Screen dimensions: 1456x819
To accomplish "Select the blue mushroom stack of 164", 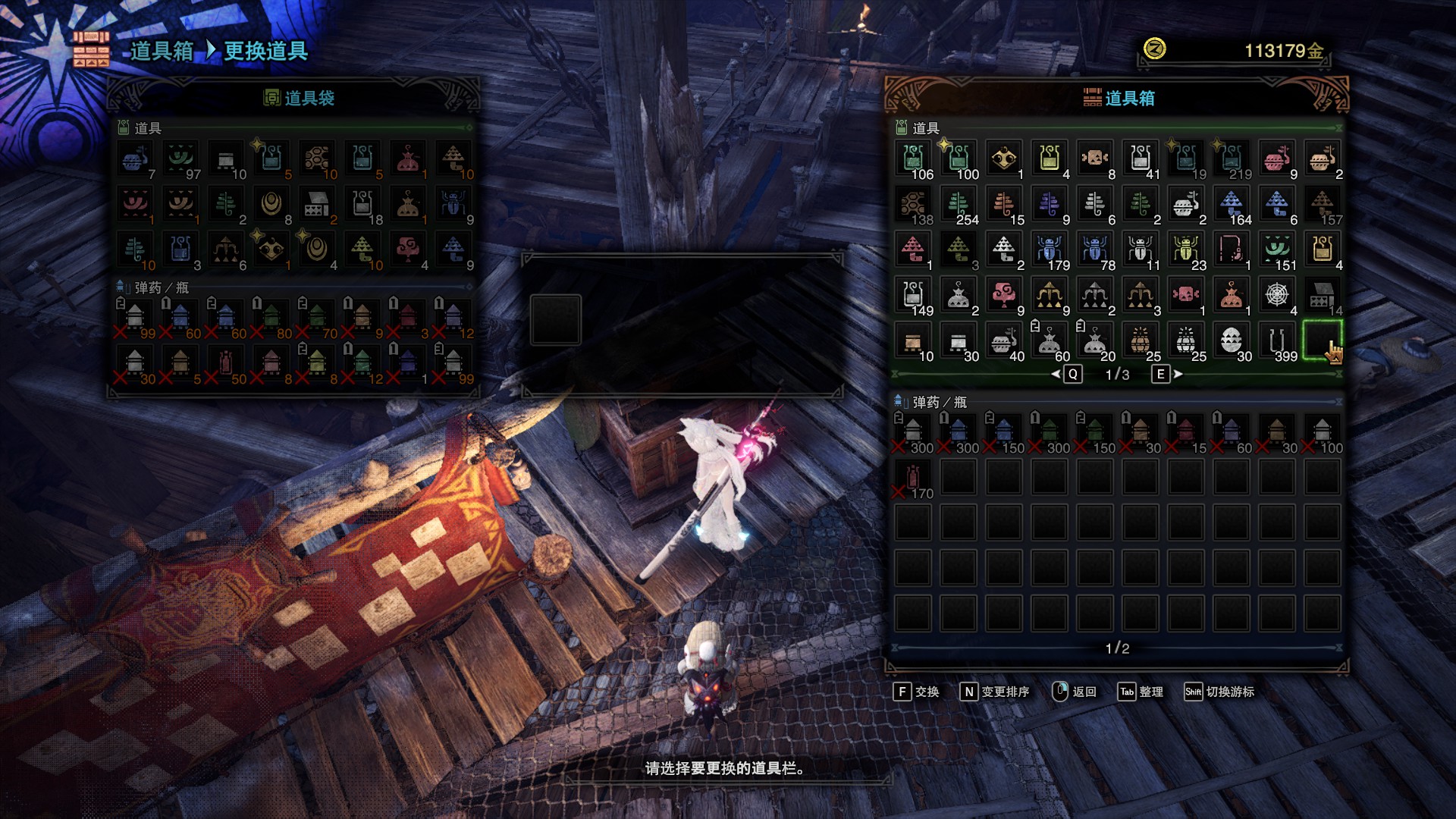I will point(1232,206).
